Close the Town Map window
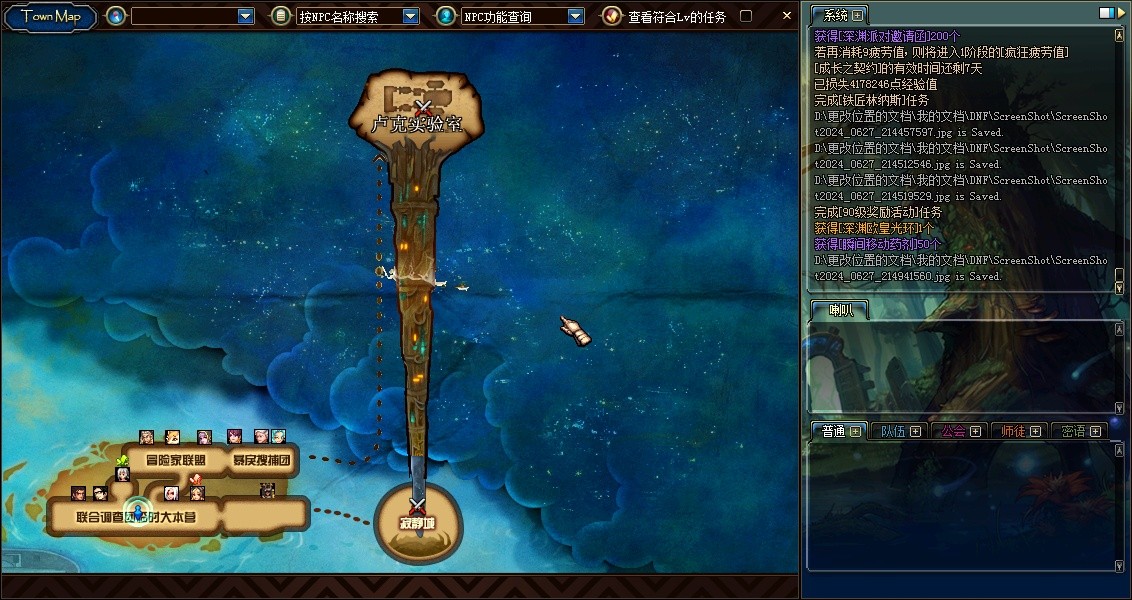 tap(787, 15)
